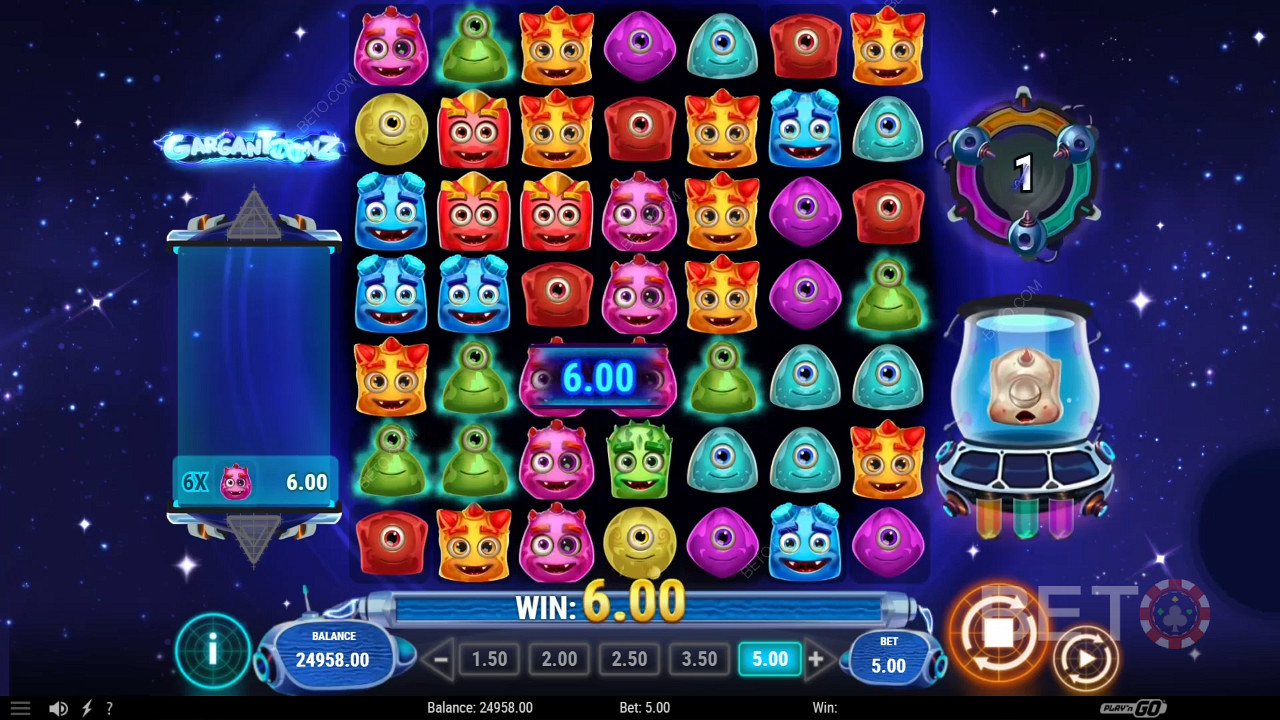Select the highlighted 5.00 bet
This screenshot has width=1280, height=720.
click(x=769, y=659)
